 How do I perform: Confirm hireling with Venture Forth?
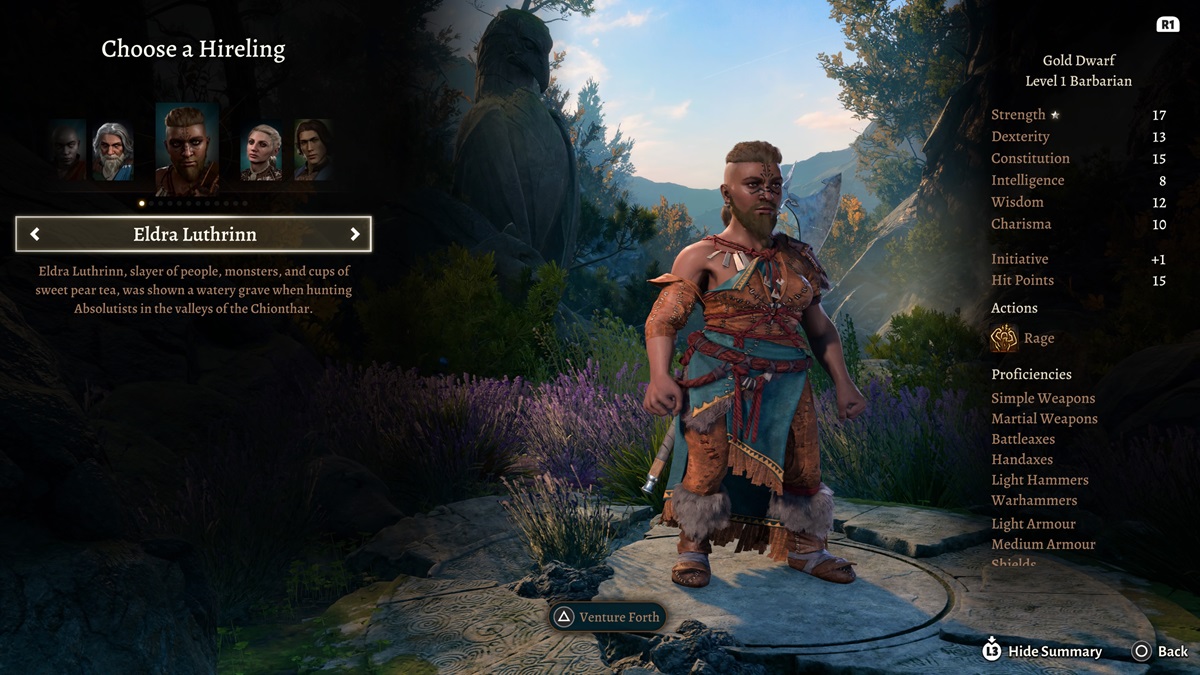pos(607,617)
